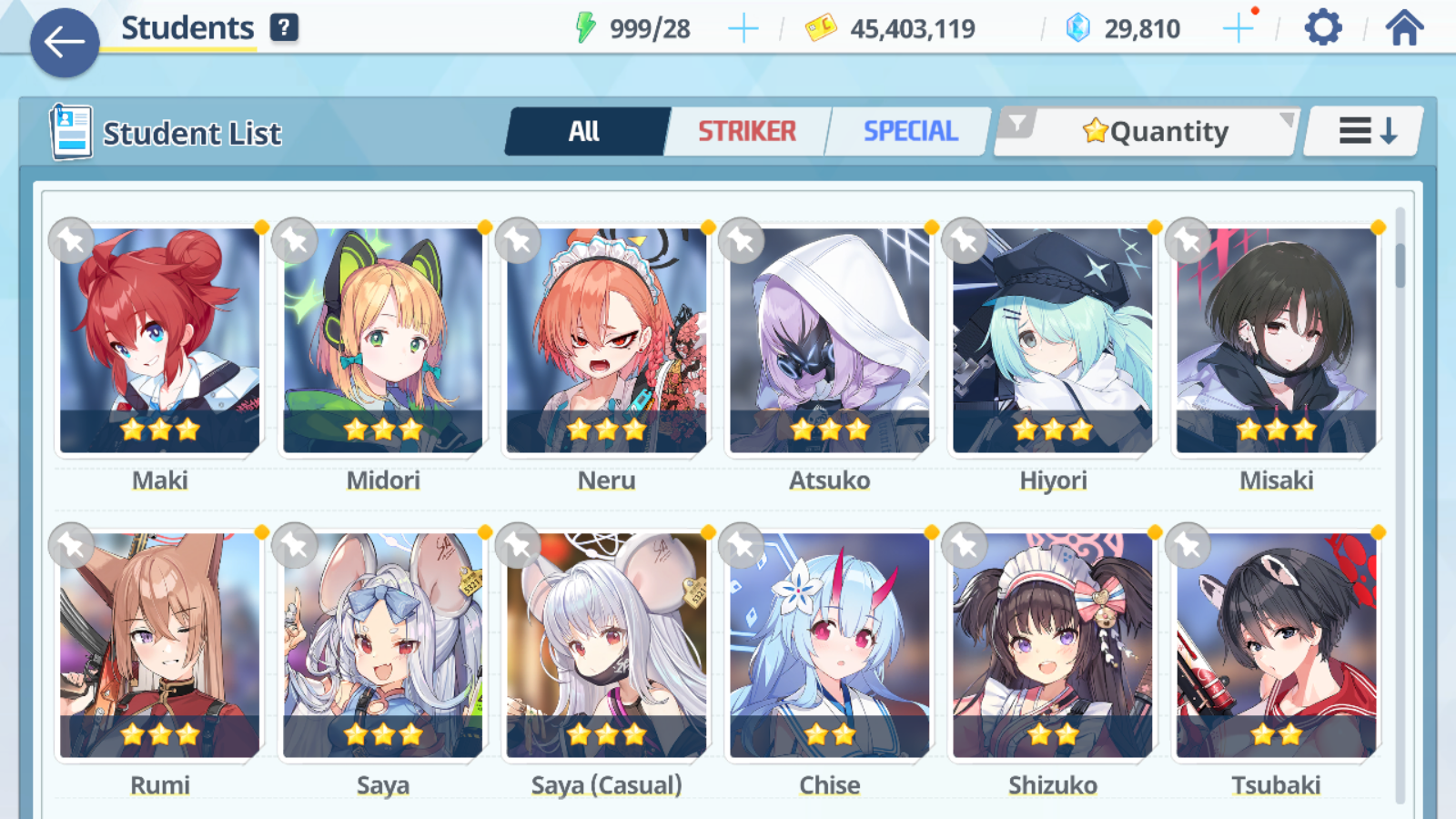The width and height of the screenshot is (1456, 819).
Task: Open the Student List view options menu
Action: pyautogui.click(x=1355, y=130)
